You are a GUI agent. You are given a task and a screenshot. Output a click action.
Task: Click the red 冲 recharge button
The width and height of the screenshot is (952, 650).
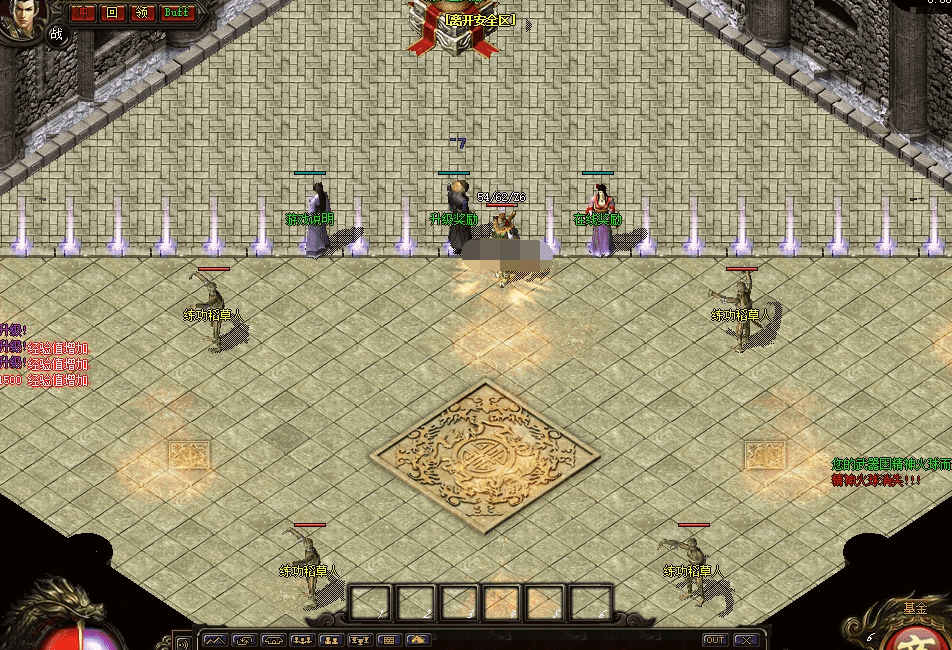click(x=83, y=13)
